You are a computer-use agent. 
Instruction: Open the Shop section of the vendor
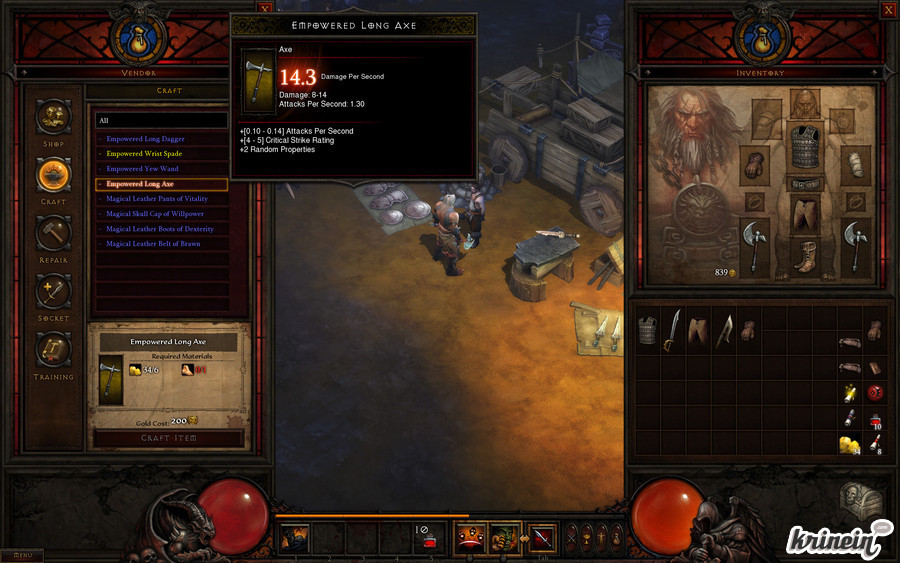pyautogui.click(x=53, y=117)
